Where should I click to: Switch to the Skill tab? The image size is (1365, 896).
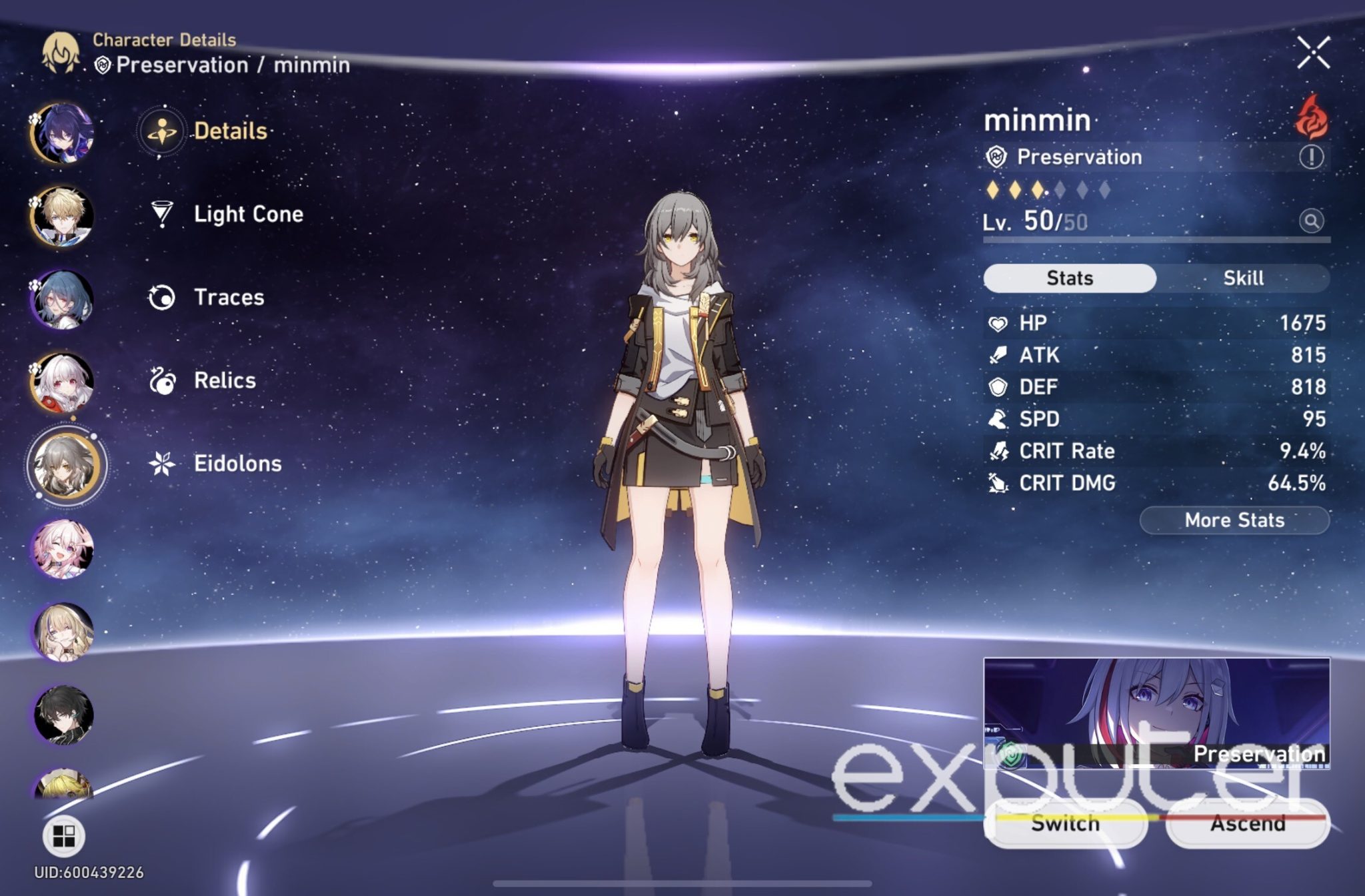1244,278
